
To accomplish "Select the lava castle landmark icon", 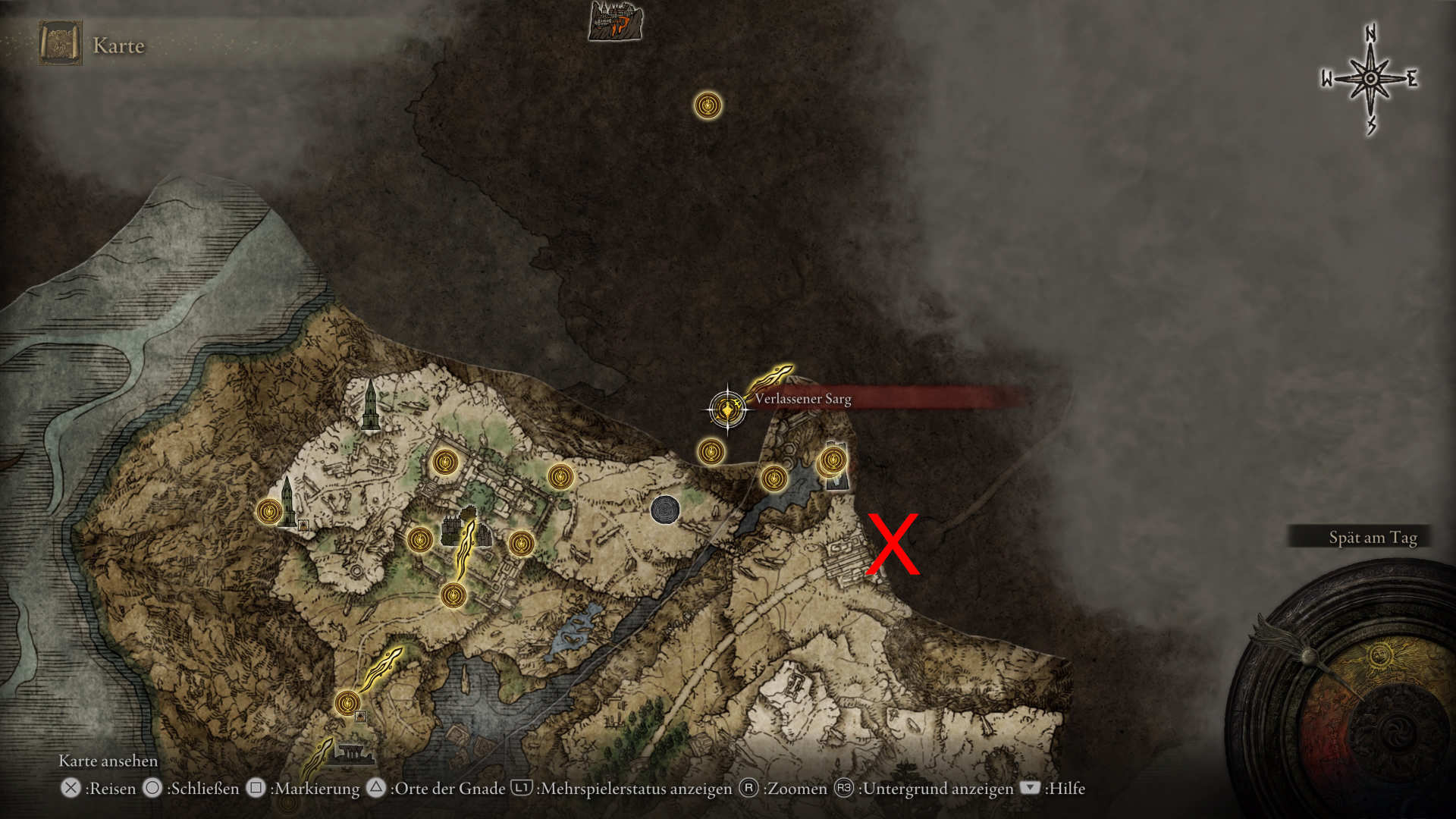I will [x=615, y=20].
